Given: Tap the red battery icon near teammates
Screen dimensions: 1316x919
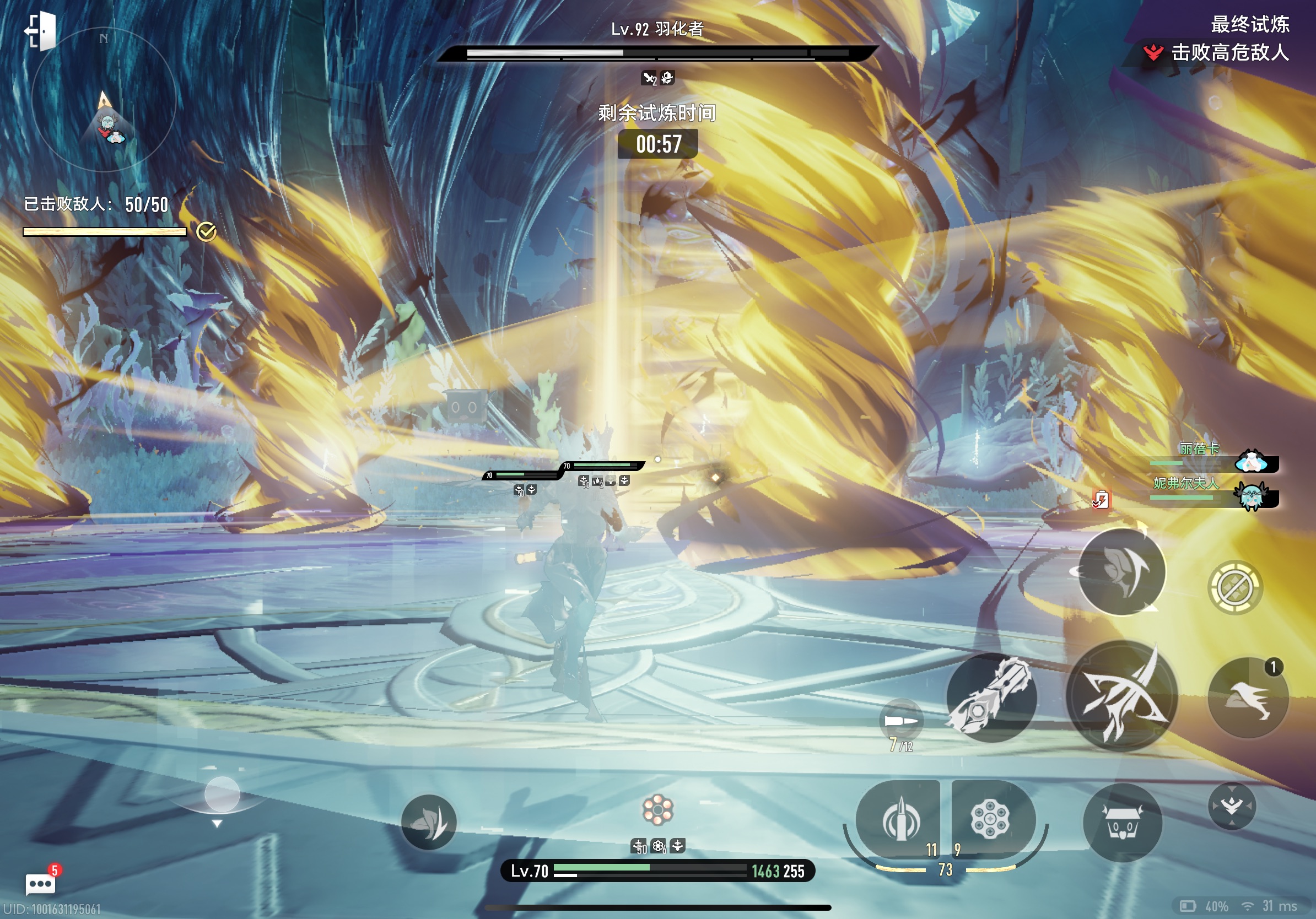Looking at the screenshot, I should (x=1101, y=500).
